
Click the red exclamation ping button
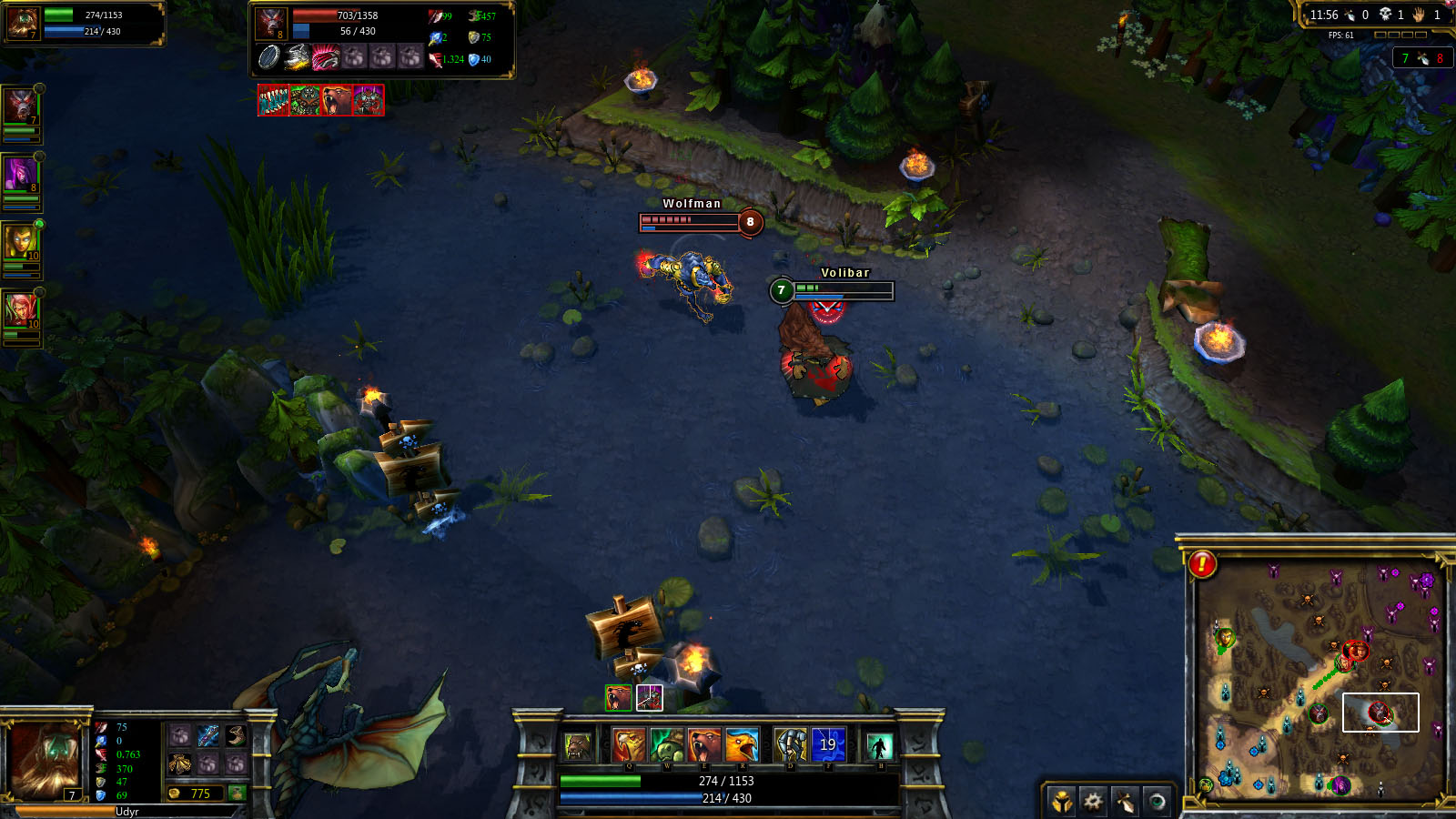pyautogui.click(x=1202, y=564)
